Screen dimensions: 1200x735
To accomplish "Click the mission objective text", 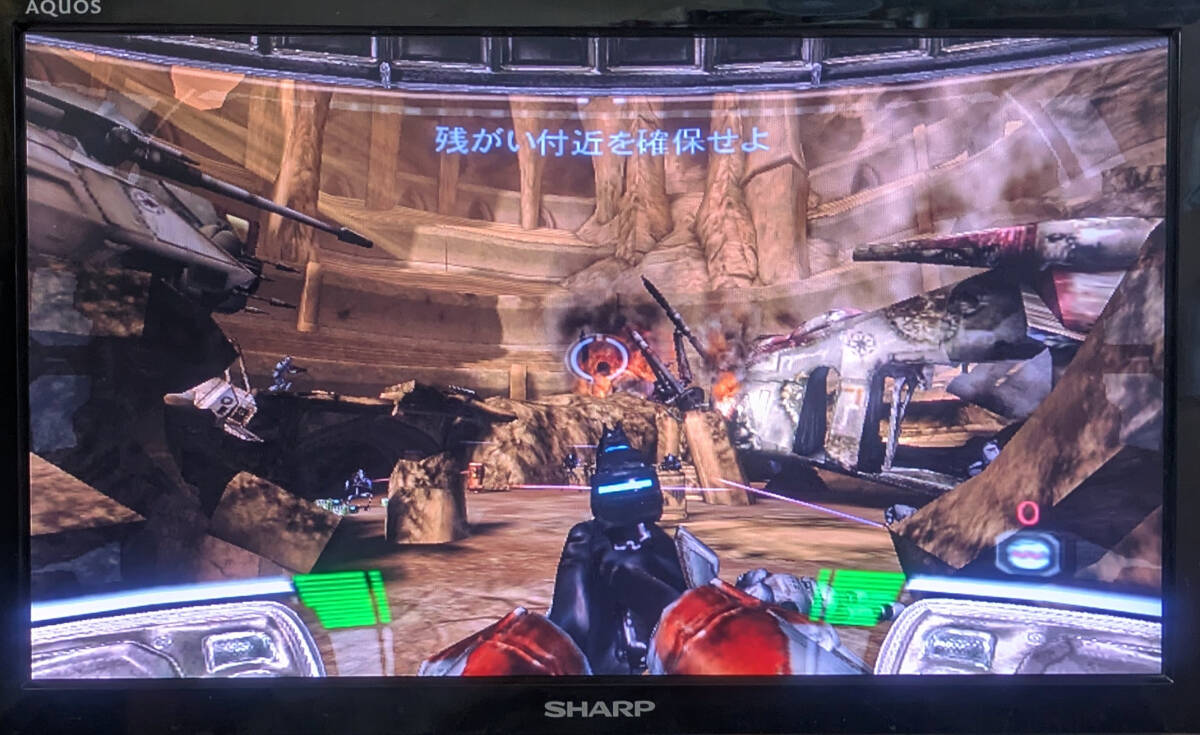I will (602, 140).
